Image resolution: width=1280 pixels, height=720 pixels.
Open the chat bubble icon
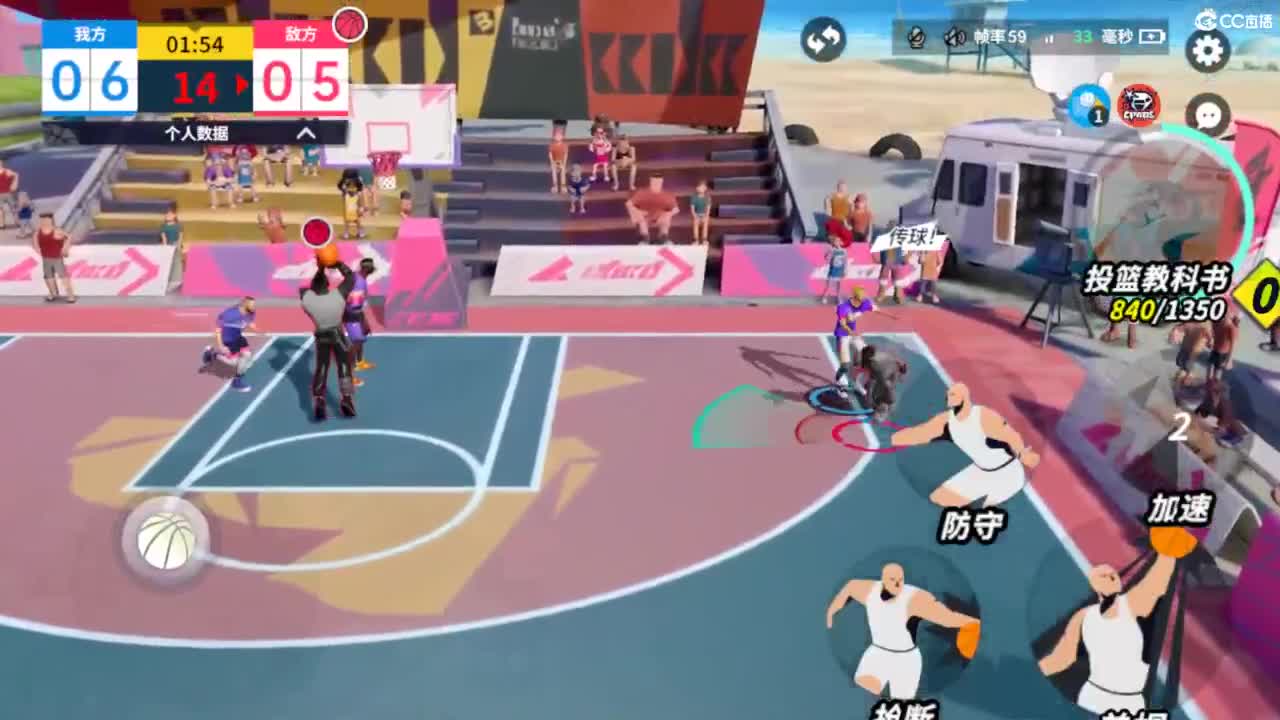point(1206,116)
